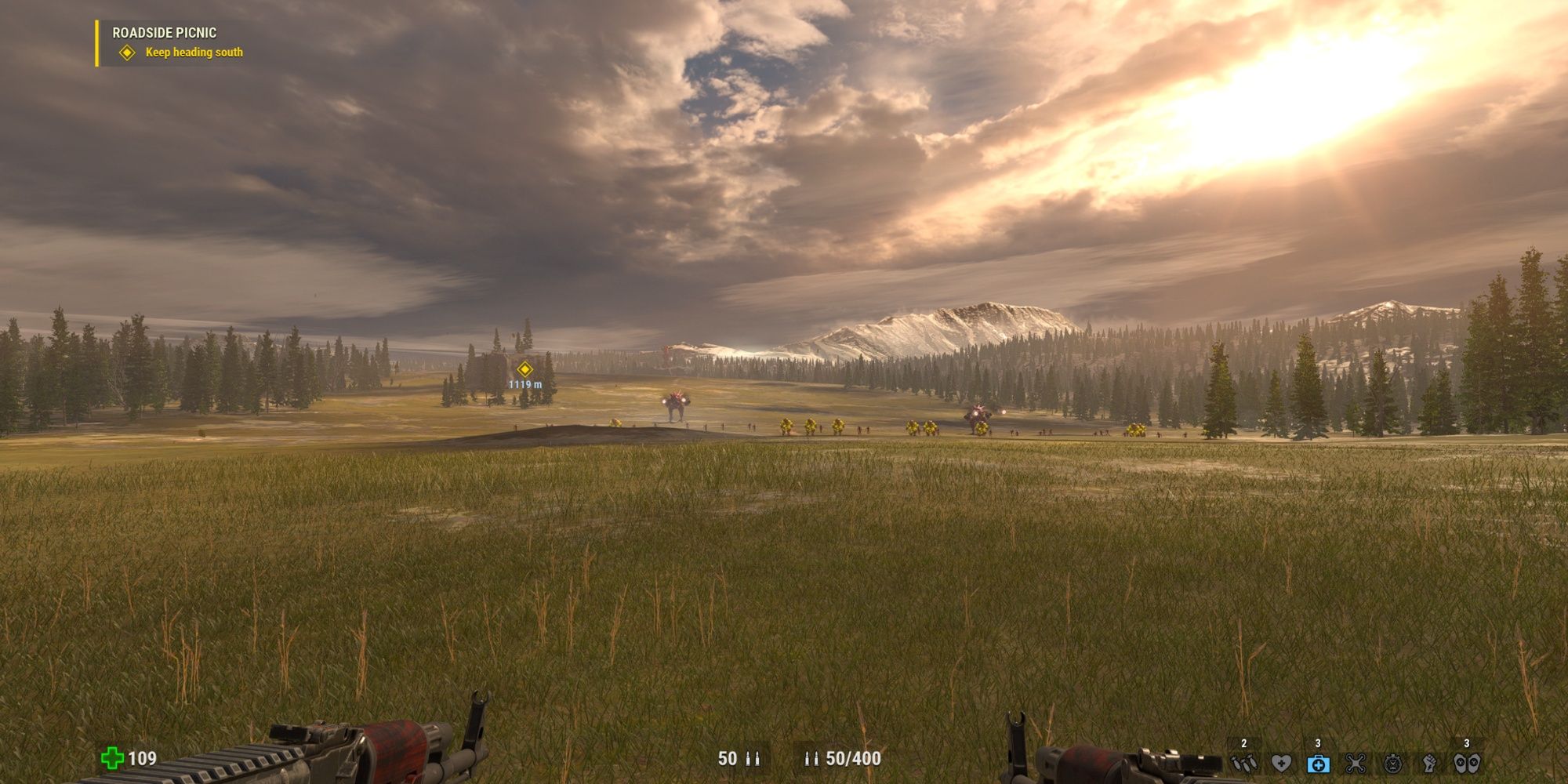Click the yellow bar beside the mission title
Image resolution: width=1568 pixels, height=784 pixels.
(x=96, y=43)
